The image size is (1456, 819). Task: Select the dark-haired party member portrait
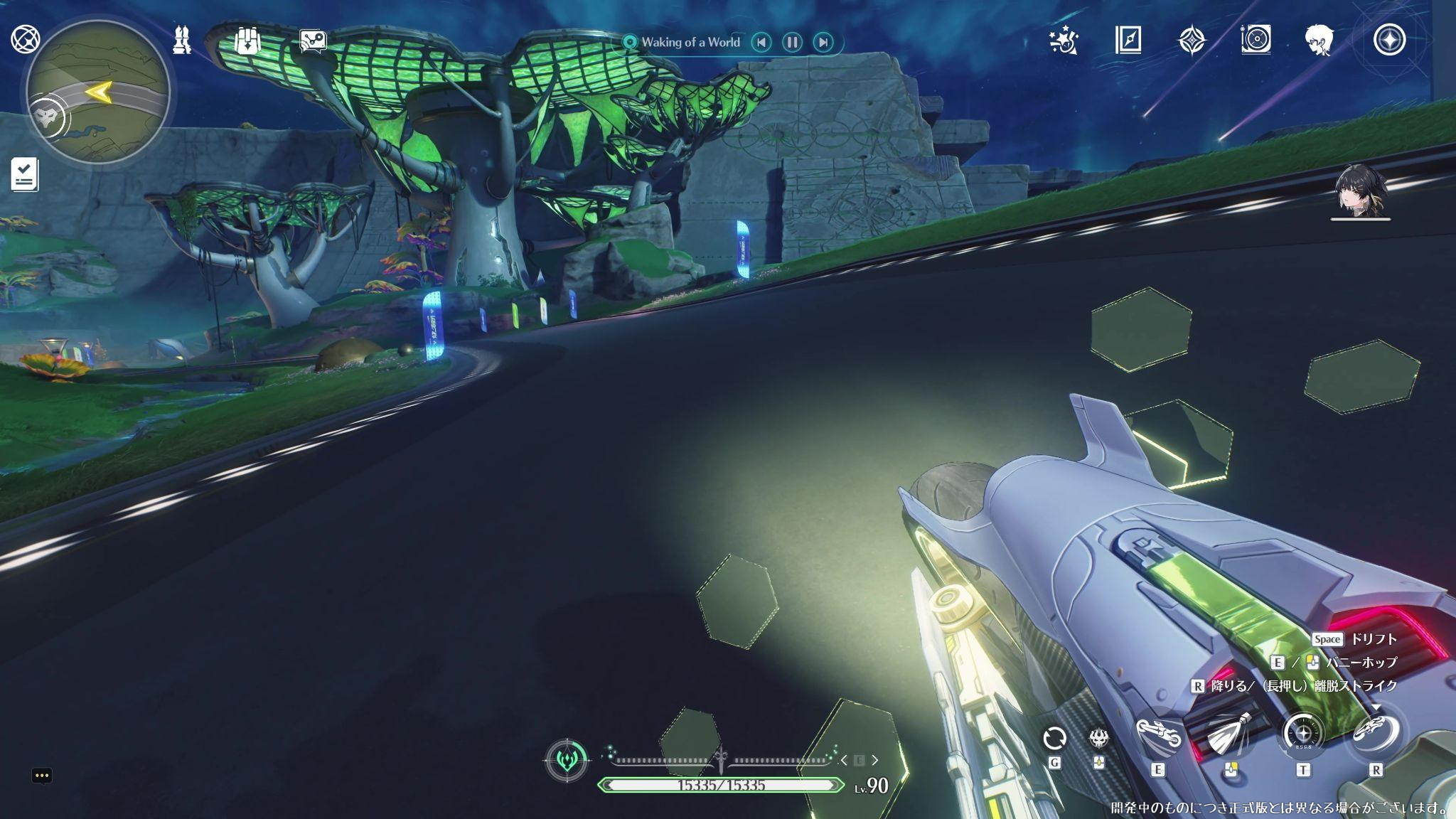[1360, 192]
